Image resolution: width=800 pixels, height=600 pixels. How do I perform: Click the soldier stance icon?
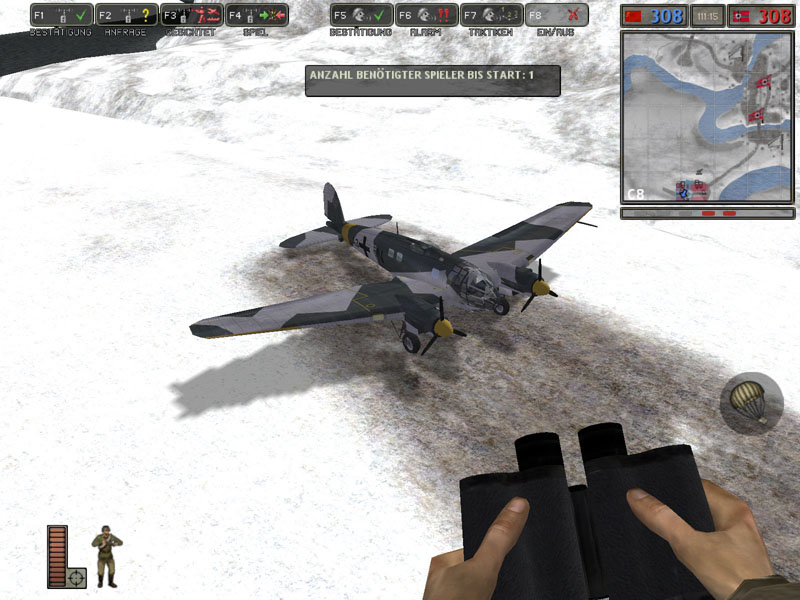[105, 555]
